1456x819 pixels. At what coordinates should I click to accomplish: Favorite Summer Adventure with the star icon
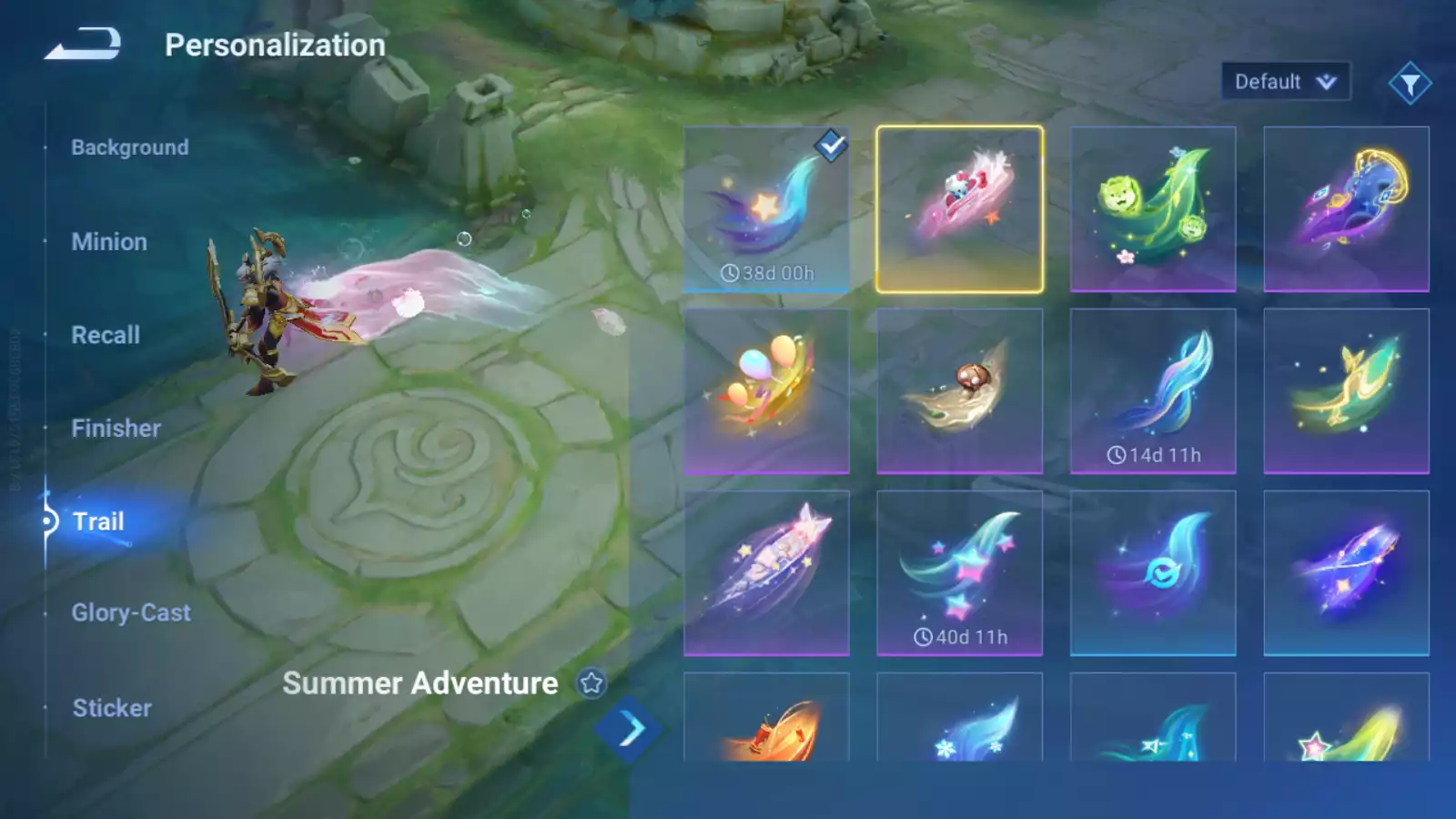click(591, 682)
